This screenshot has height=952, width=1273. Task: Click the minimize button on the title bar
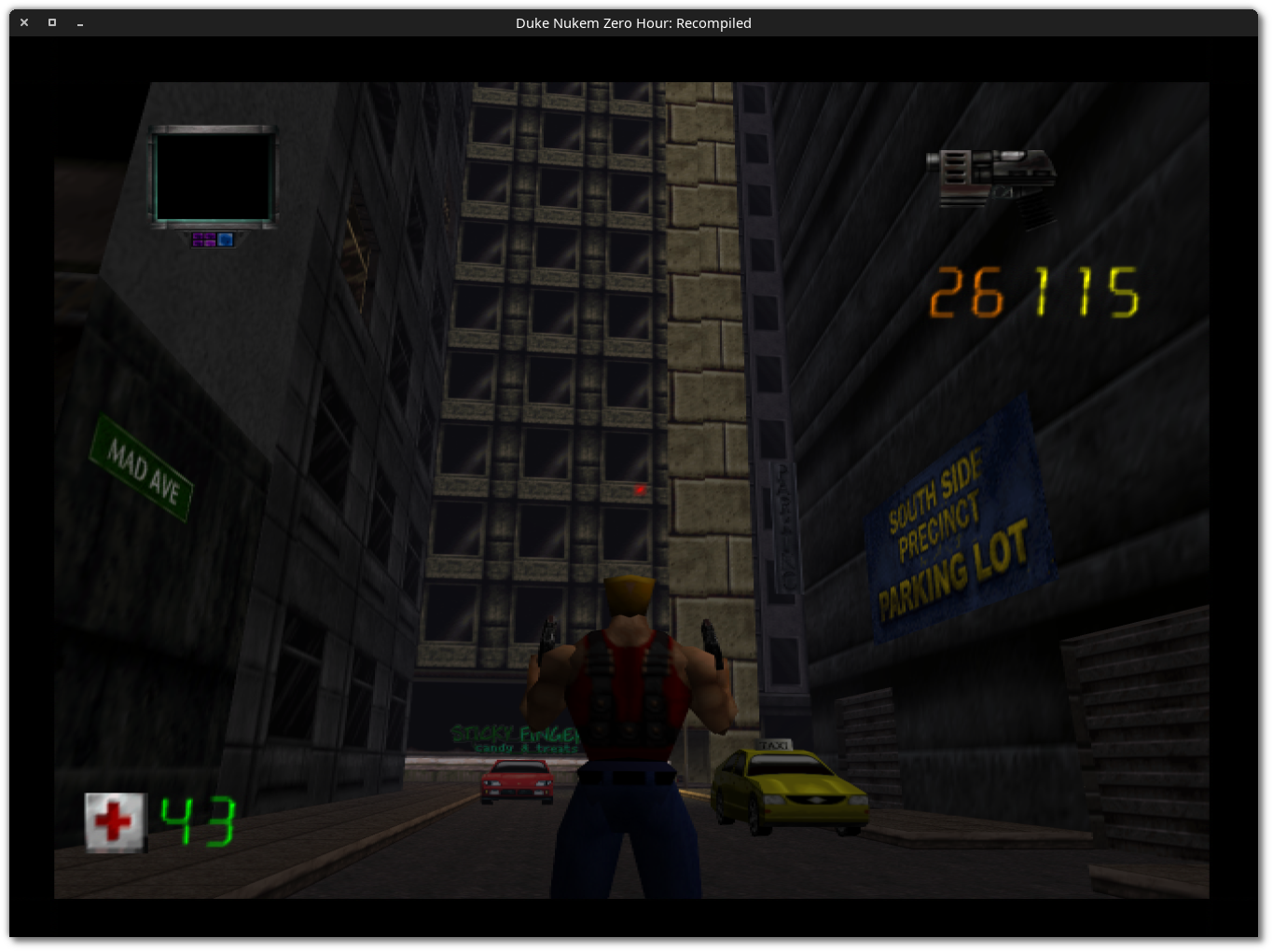[x=79, y=23]
